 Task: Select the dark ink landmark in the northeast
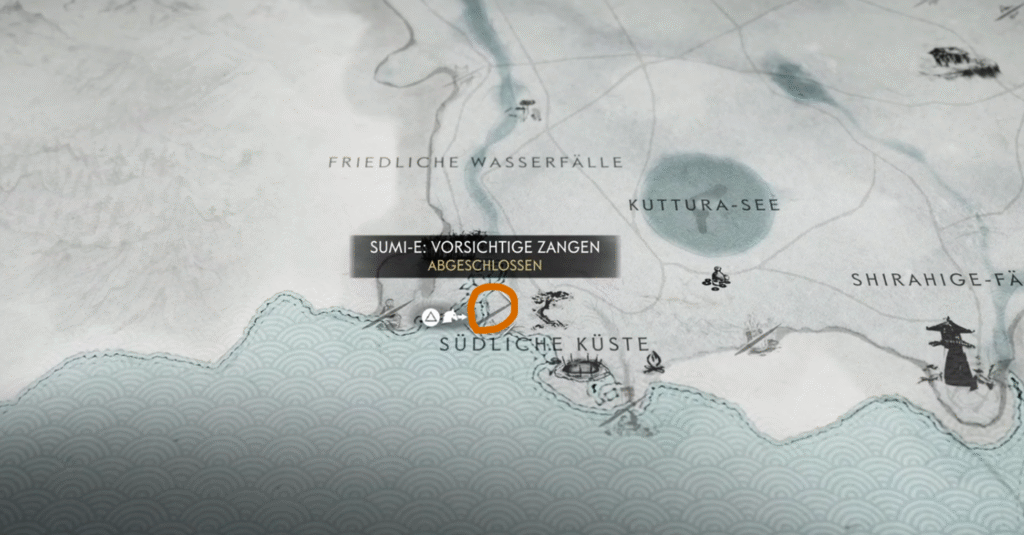pyautogui.click(x=962, y=61)
